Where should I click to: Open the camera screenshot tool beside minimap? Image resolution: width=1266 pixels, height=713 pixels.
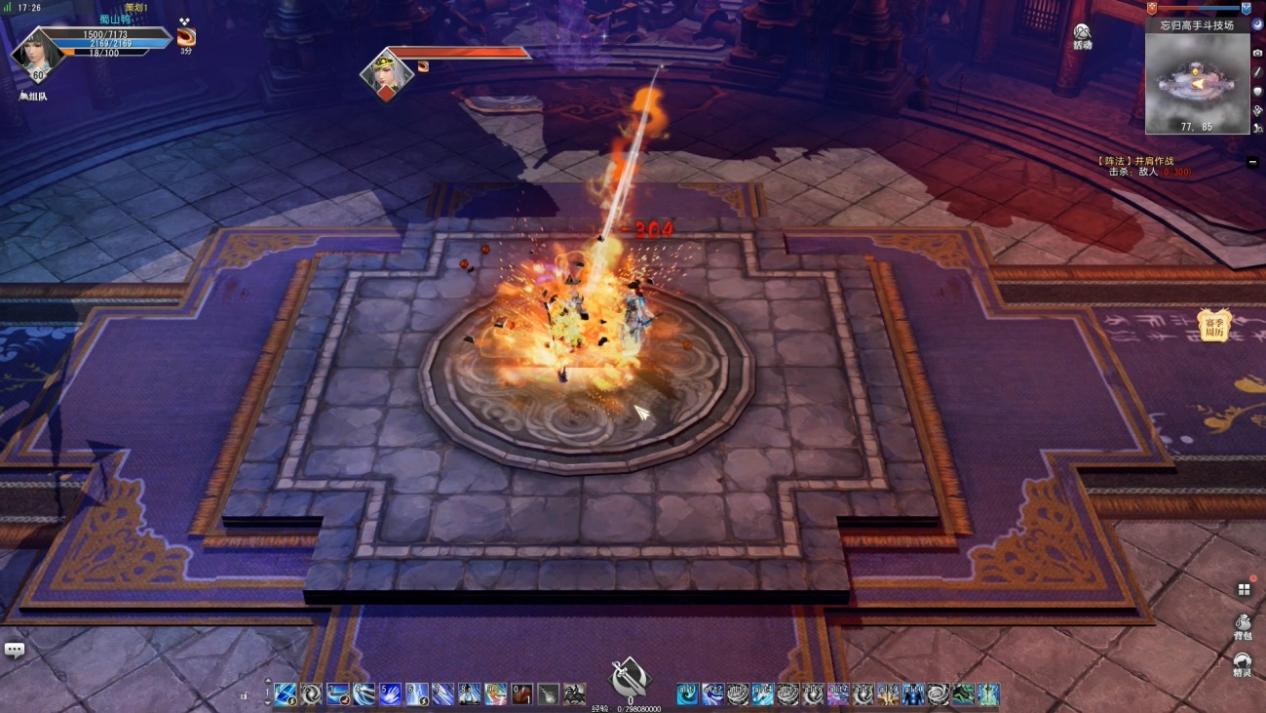pyautogui.click(x=1257, y=53)
